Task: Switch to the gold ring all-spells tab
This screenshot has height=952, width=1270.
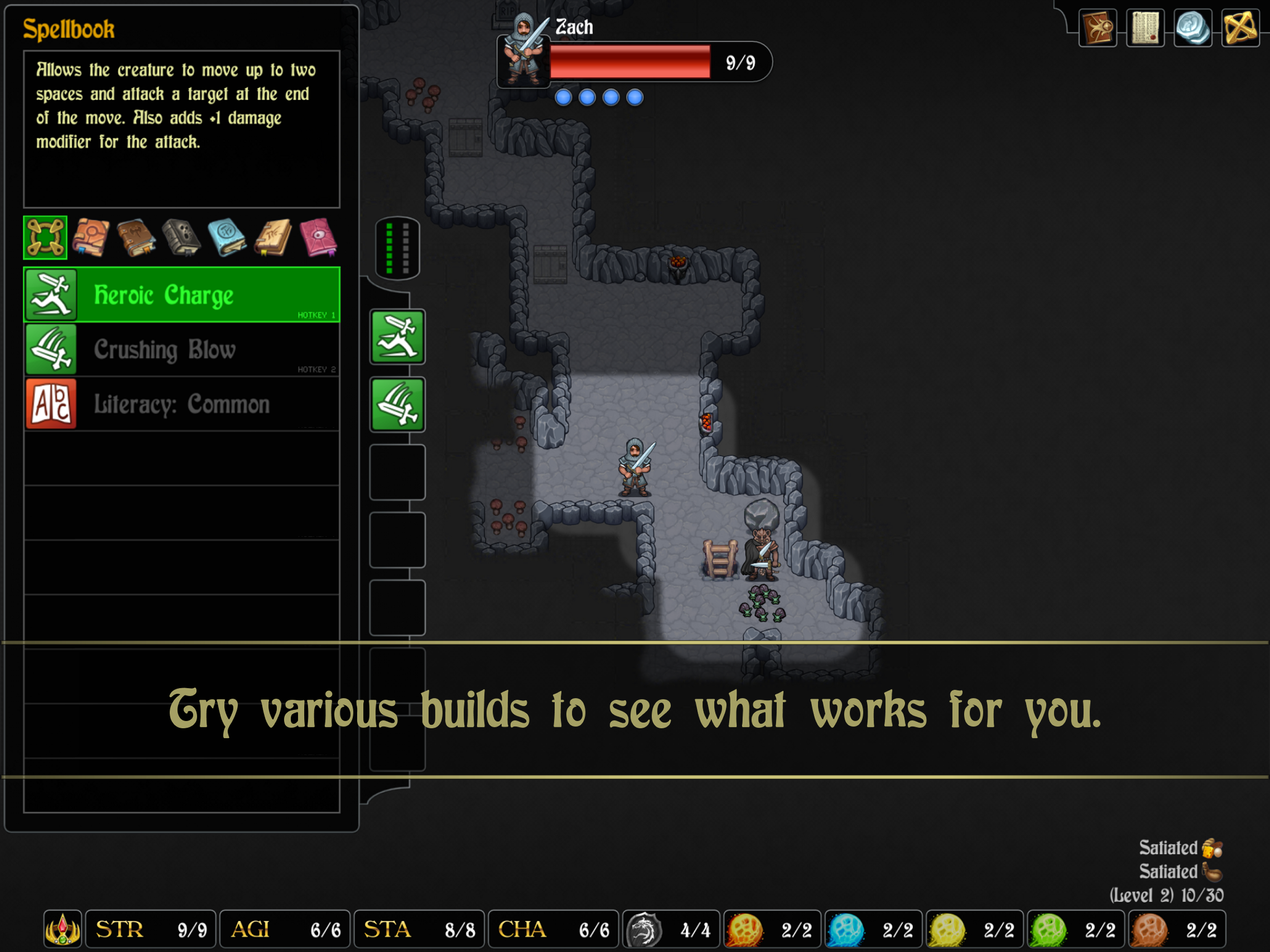Action: tap(45, 237)
